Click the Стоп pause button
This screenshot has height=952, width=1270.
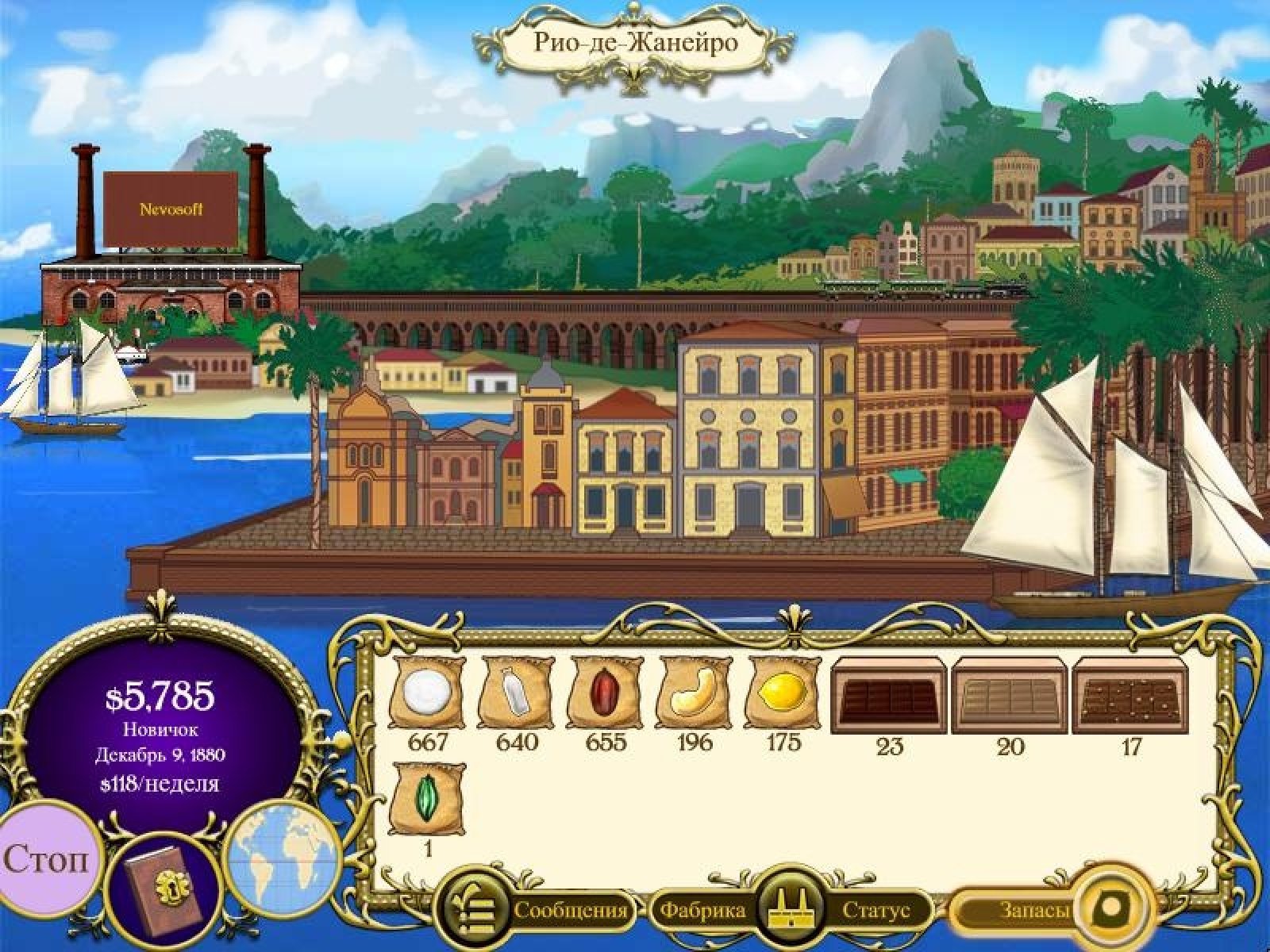46,858
